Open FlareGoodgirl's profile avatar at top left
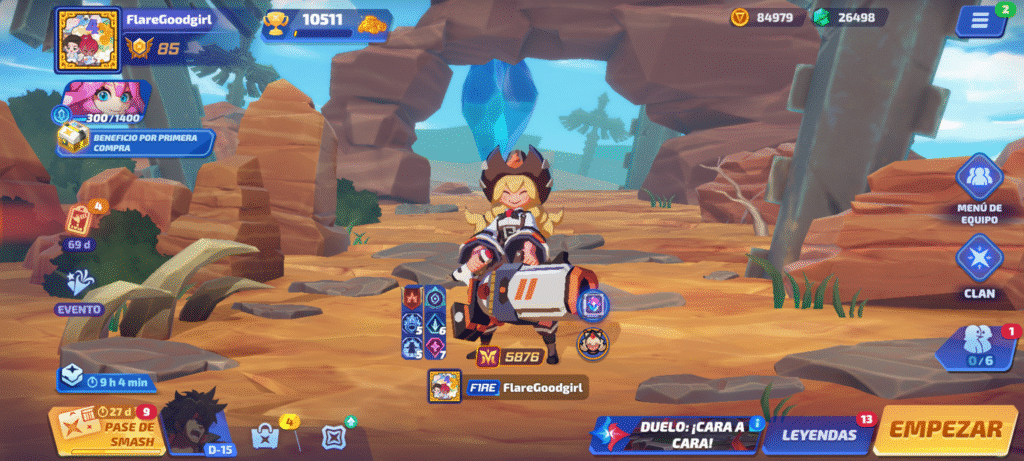The width and height of the screenshot is (1024, 461). click(x=87, y=40)
